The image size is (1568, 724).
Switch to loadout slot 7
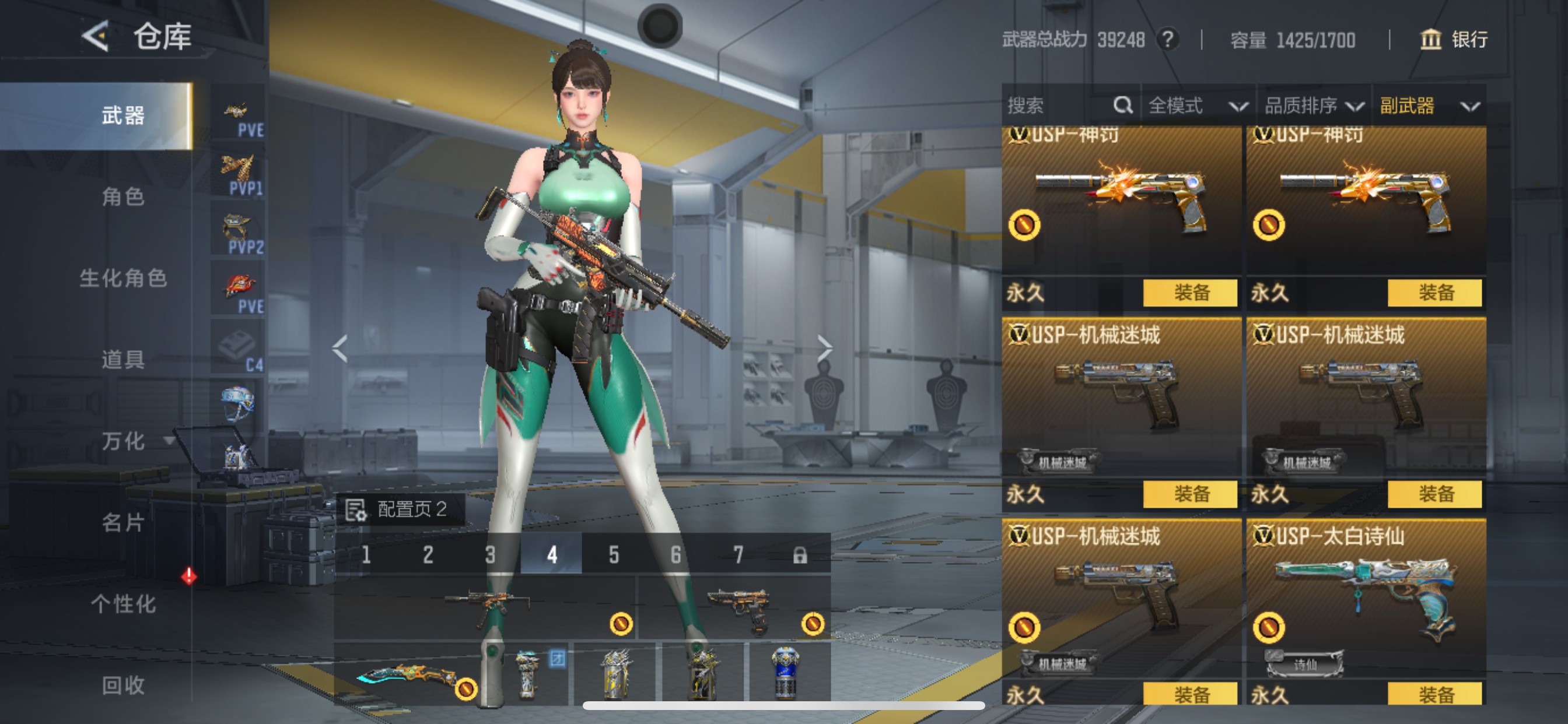coord(738,554)
